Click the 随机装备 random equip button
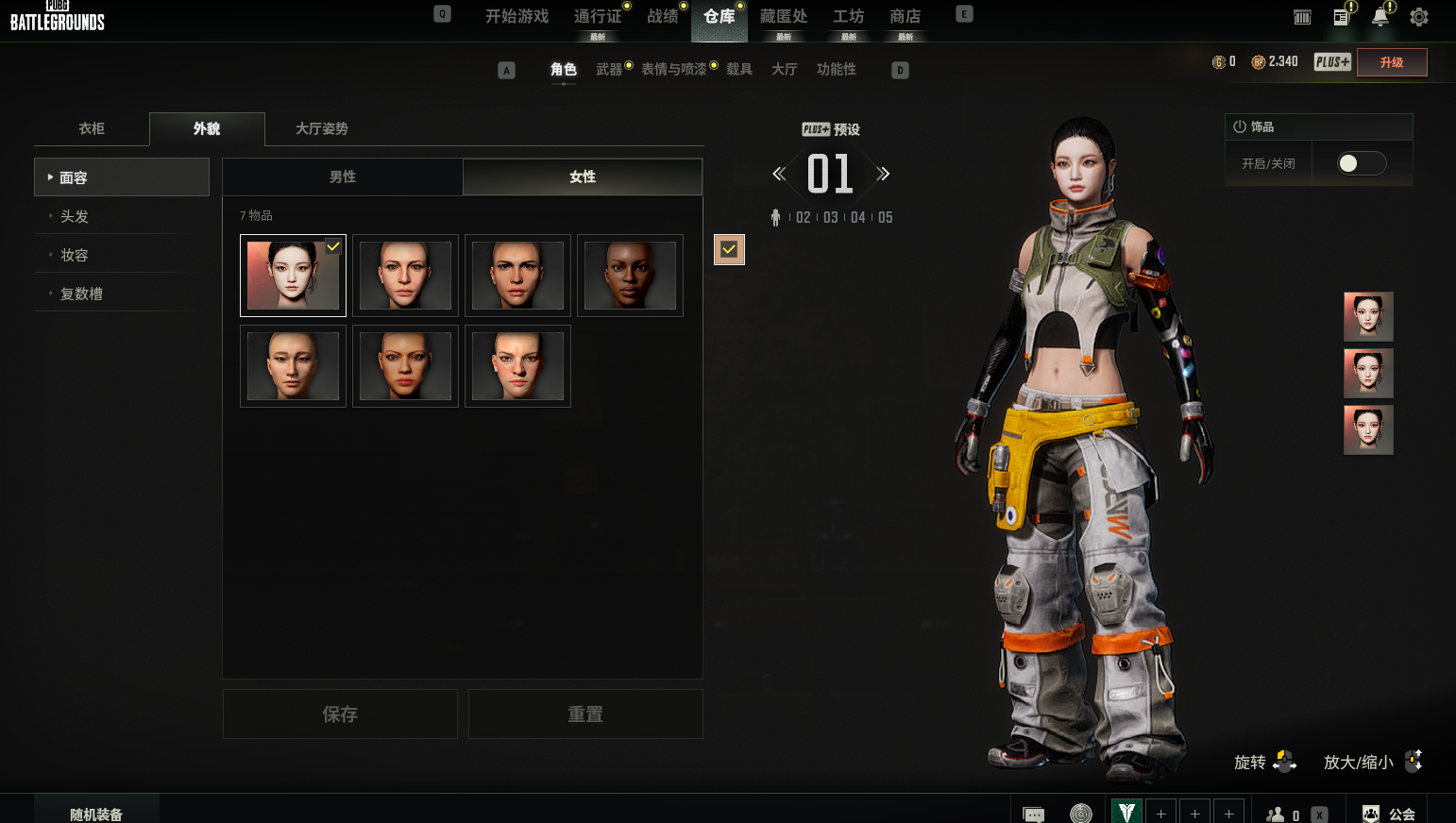1456x823 pixels. pyautogui.click(x=96, y=814)
